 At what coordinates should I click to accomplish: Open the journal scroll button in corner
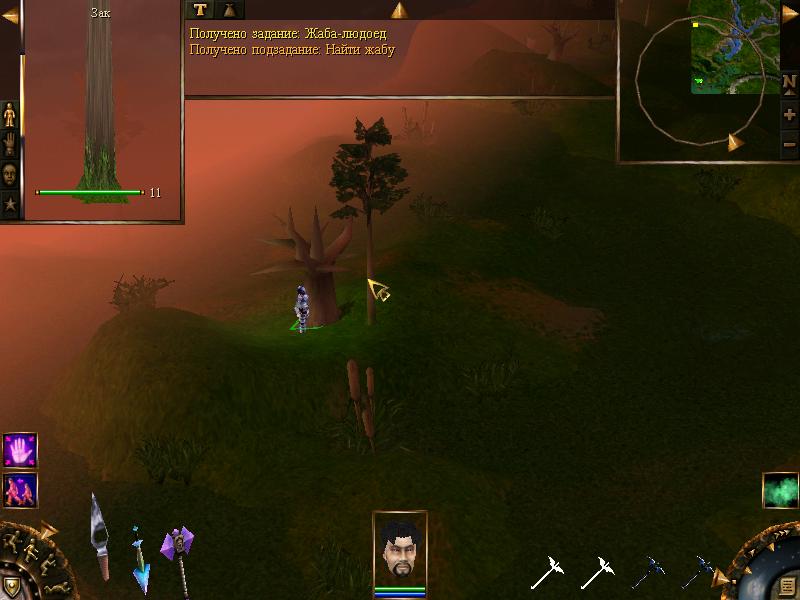click(x=787, y=585)
